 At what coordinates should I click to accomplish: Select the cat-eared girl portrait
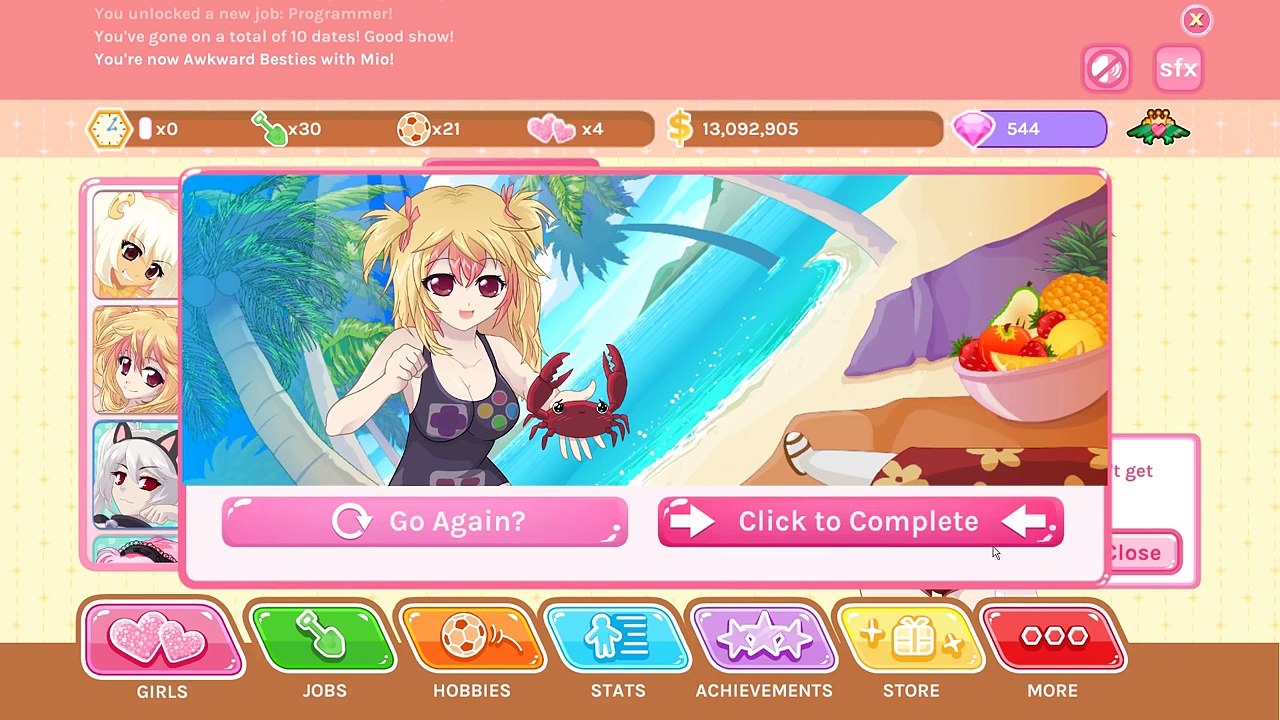pyautogui.click(x=136, y=474)
